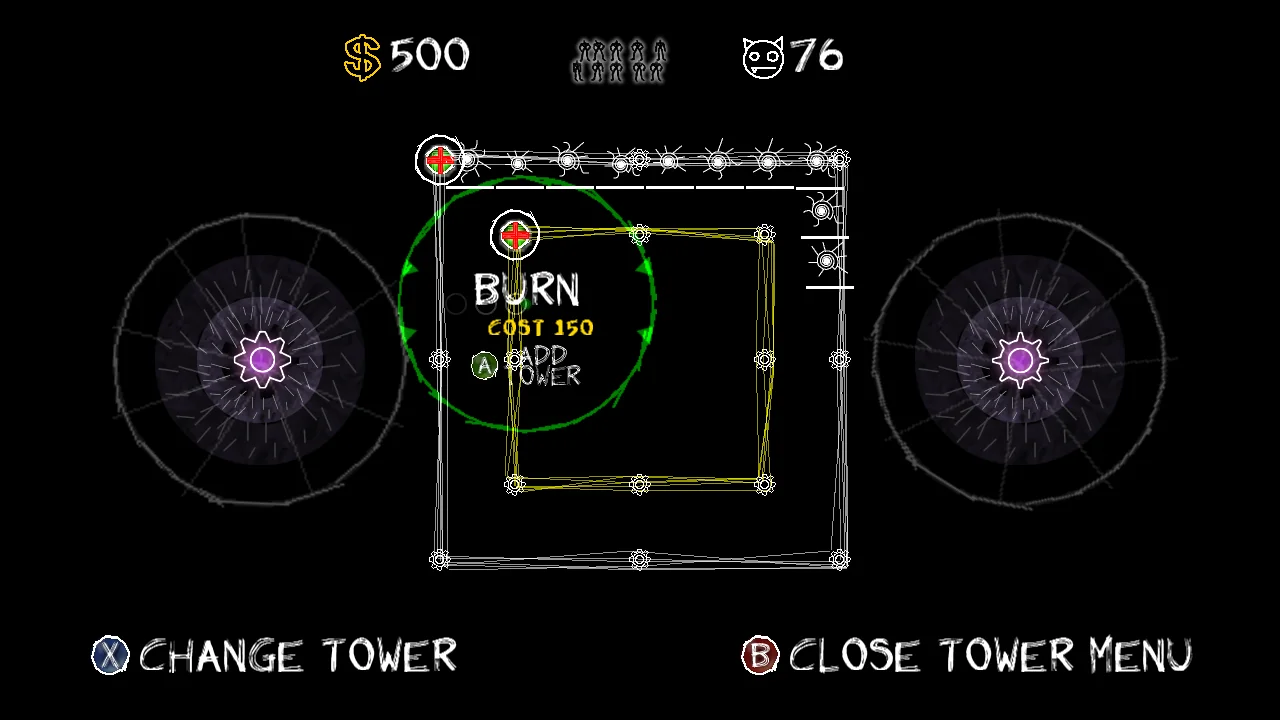Click the blue X gamepad button icon

[x=110, y=656]
